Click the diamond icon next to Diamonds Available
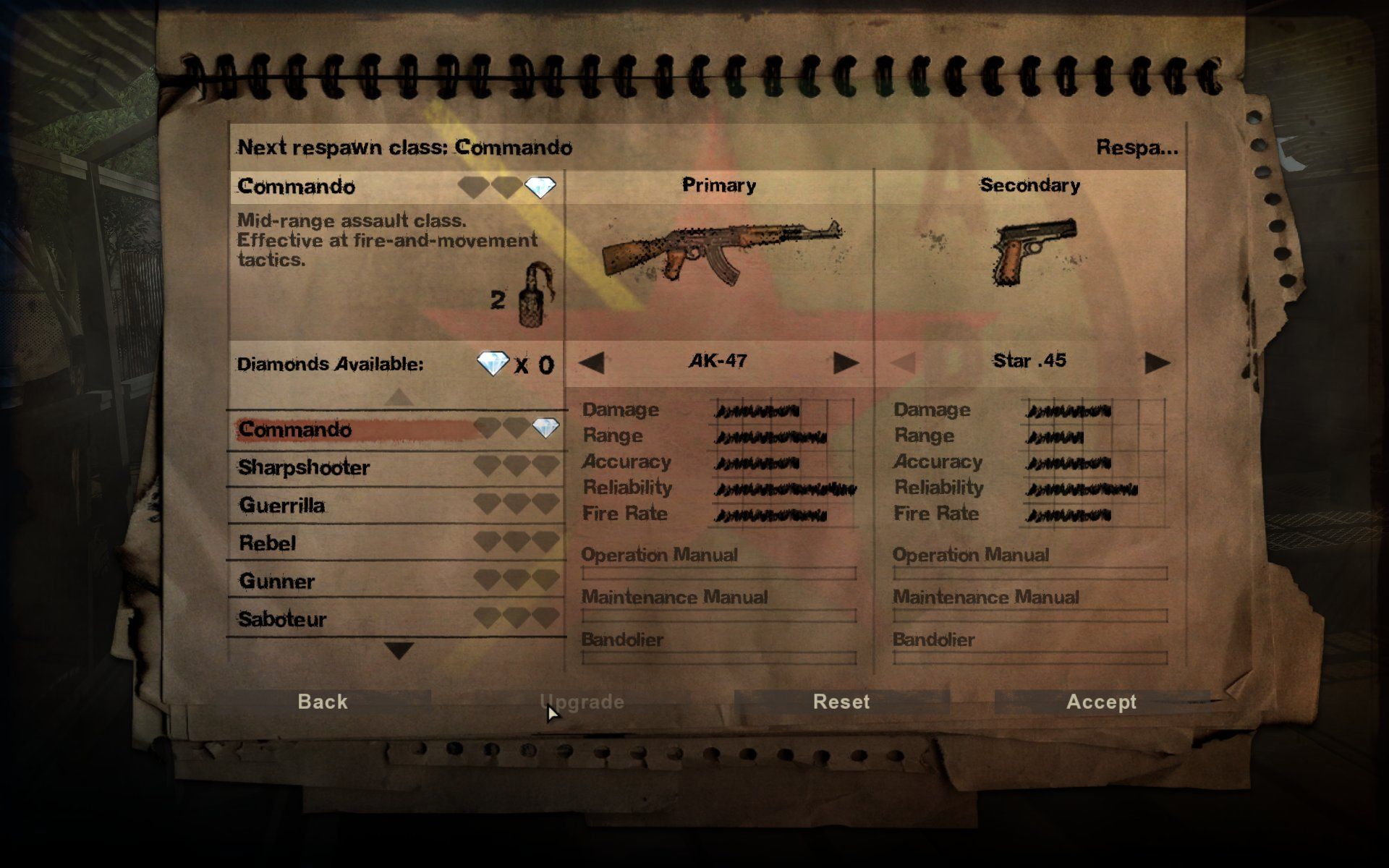 tap(493, 364)
